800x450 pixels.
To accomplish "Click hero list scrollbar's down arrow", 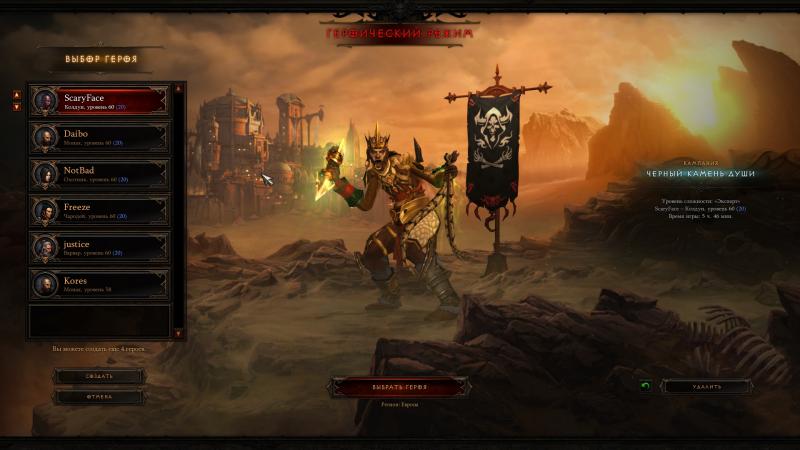I will tap(179, 333).
